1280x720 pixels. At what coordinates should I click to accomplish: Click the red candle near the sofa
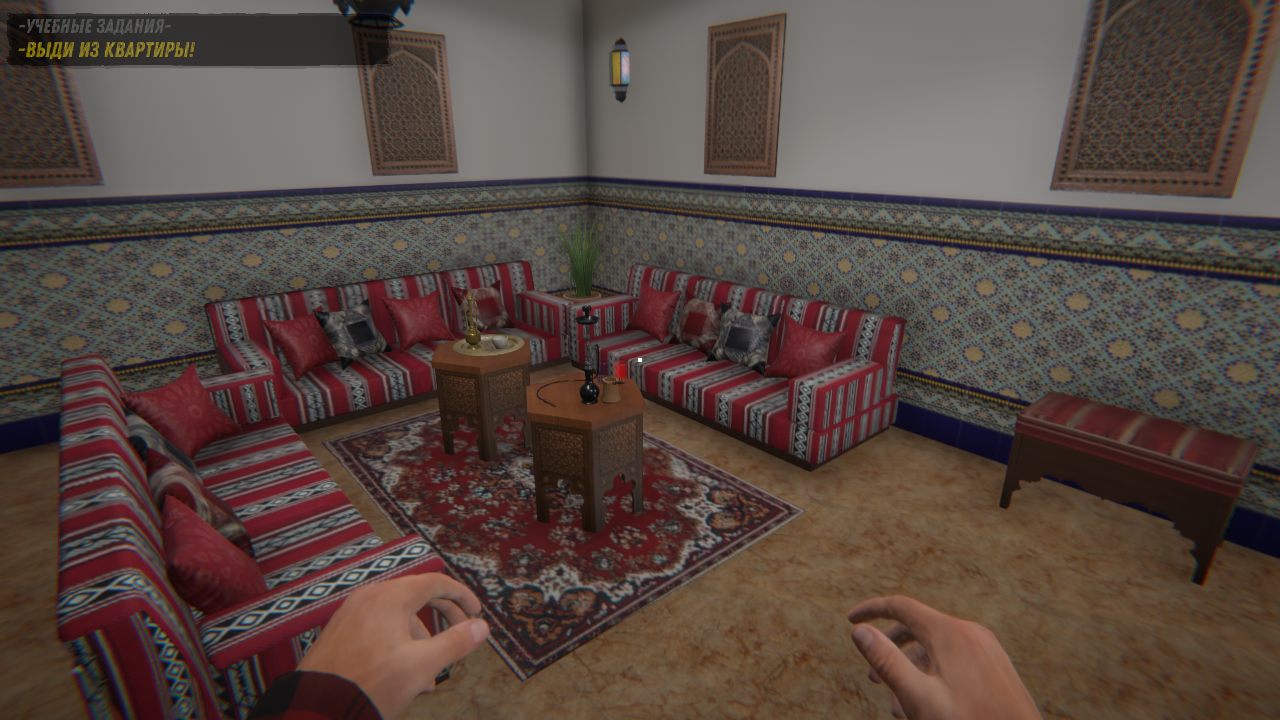coord(621,372)
